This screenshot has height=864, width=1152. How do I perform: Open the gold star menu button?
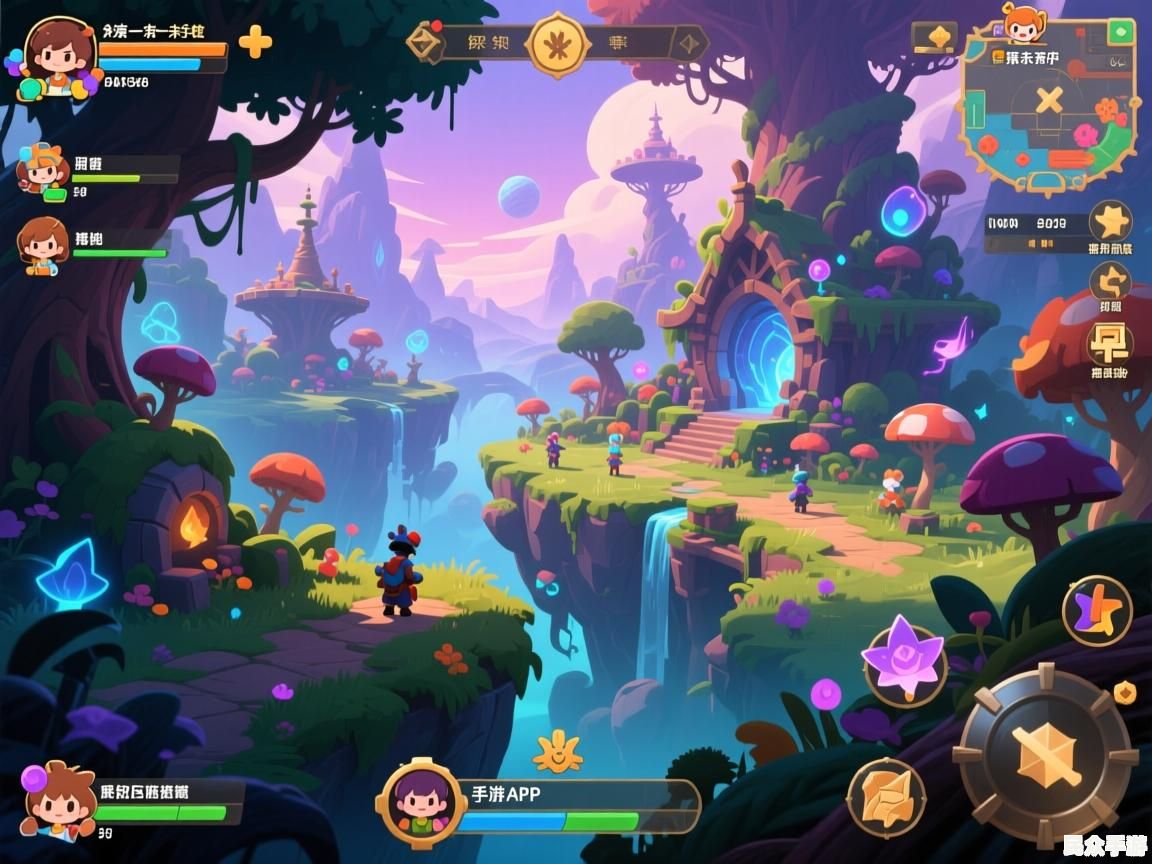tap(1110, 221)
